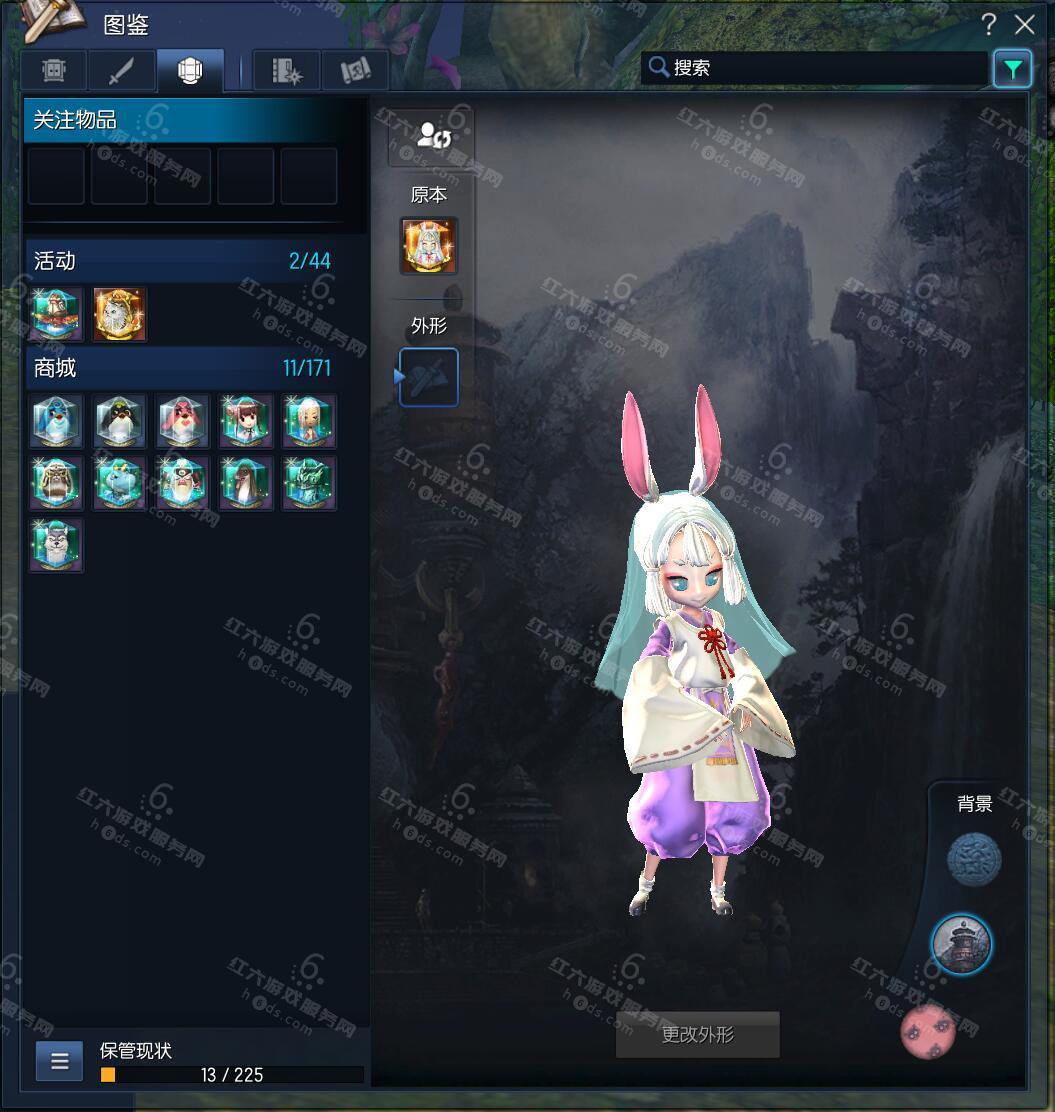Open the help question mark
The width and height of the screenshot is (1055, 1112).
(988, 24)
